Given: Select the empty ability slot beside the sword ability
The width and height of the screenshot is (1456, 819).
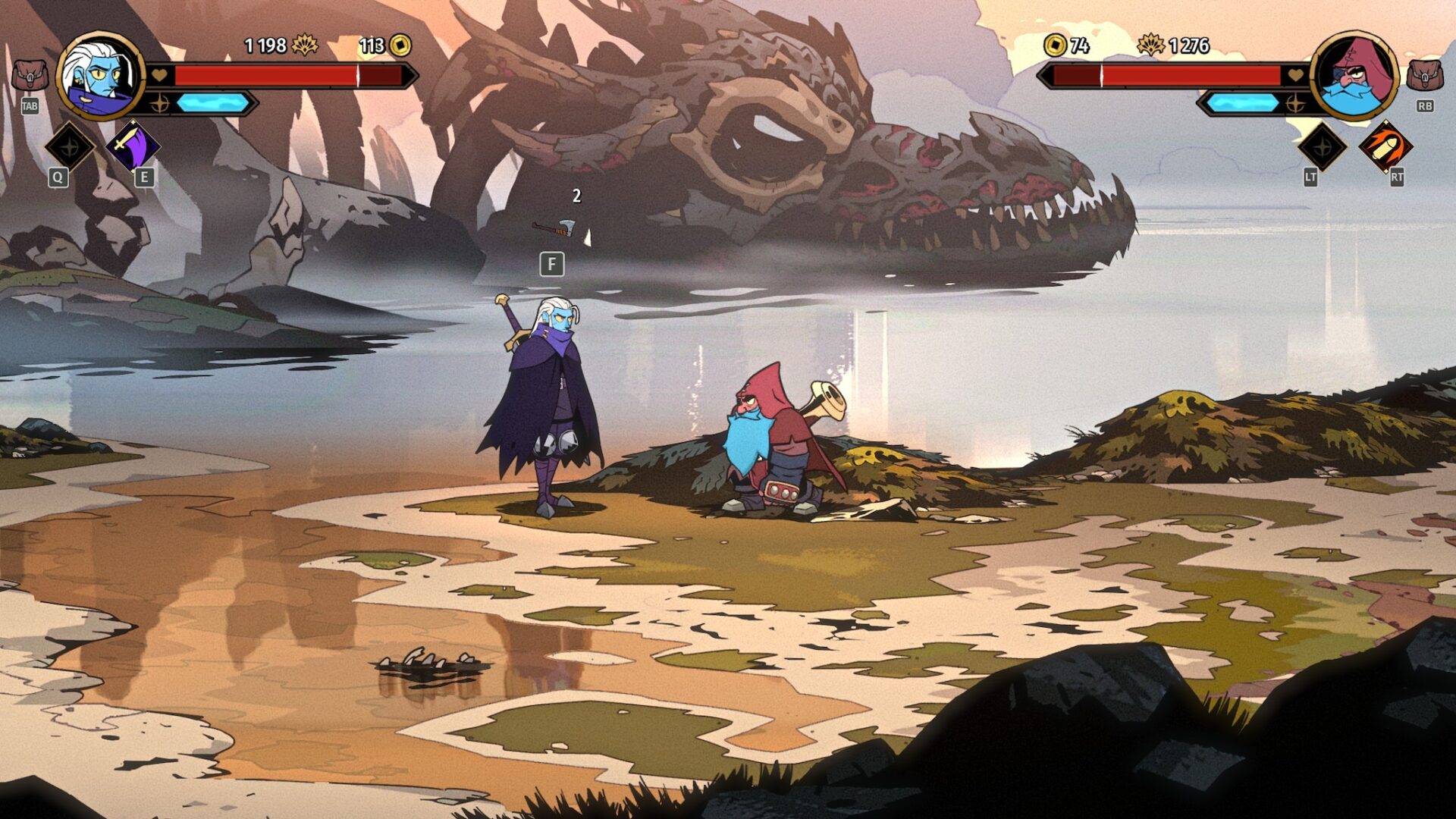Looking at the screenshot, I should 70,146.
